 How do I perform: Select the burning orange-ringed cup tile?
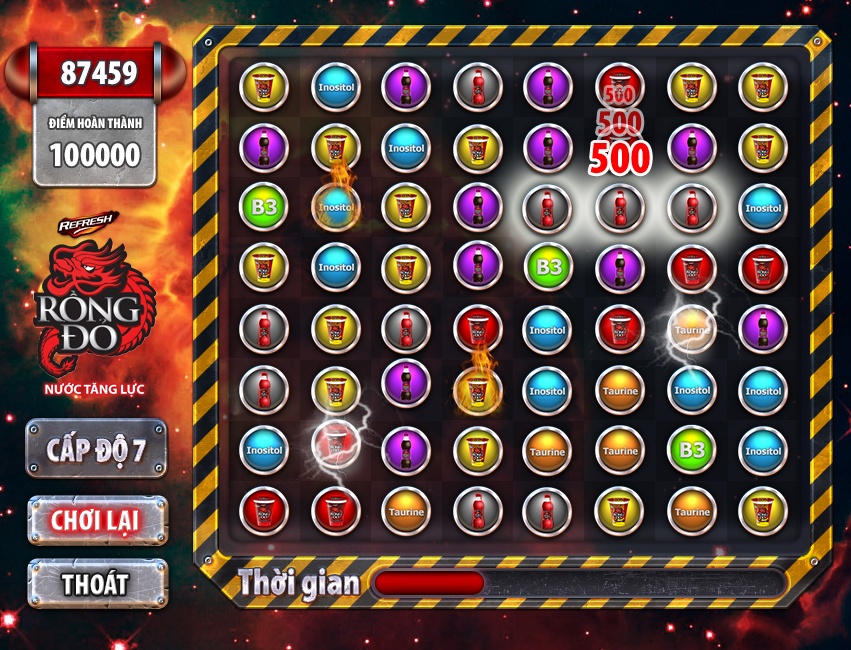[477, 389]
